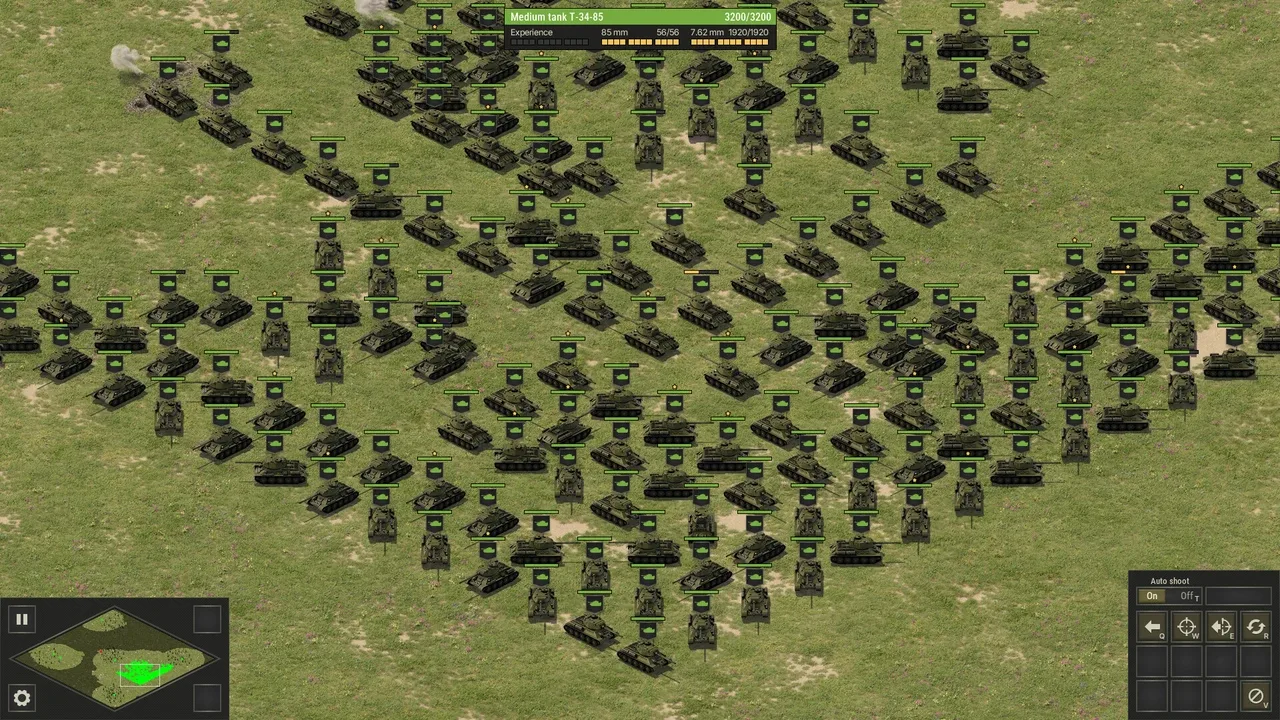Turn Auto shoot On

coord(1152,596)
